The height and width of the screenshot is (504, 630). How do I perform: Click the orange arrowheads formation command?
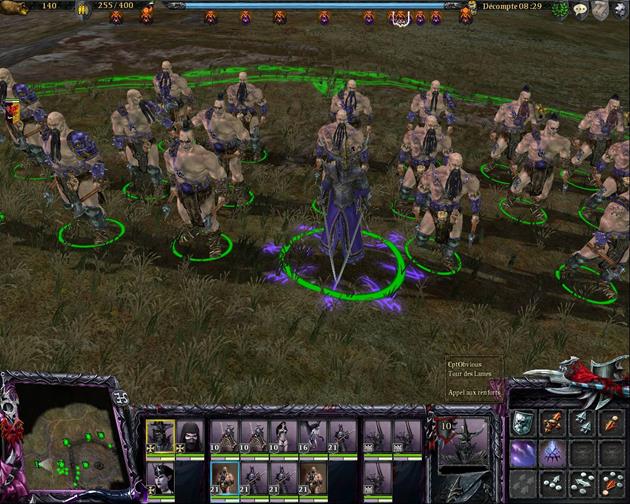[610, 423]
